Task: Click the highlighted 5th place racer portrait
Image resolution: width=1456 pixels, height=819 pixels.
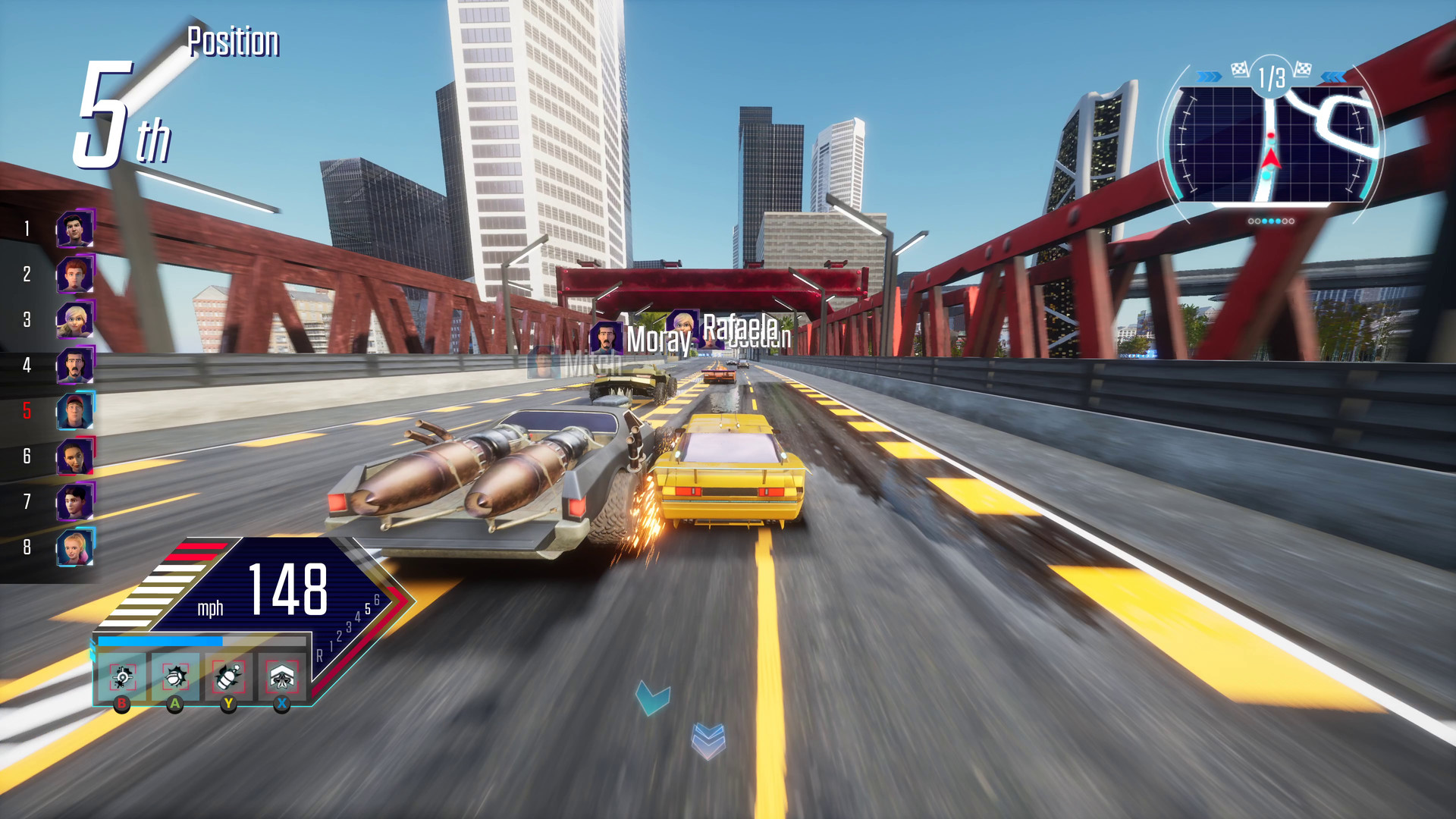Action: 76,410
